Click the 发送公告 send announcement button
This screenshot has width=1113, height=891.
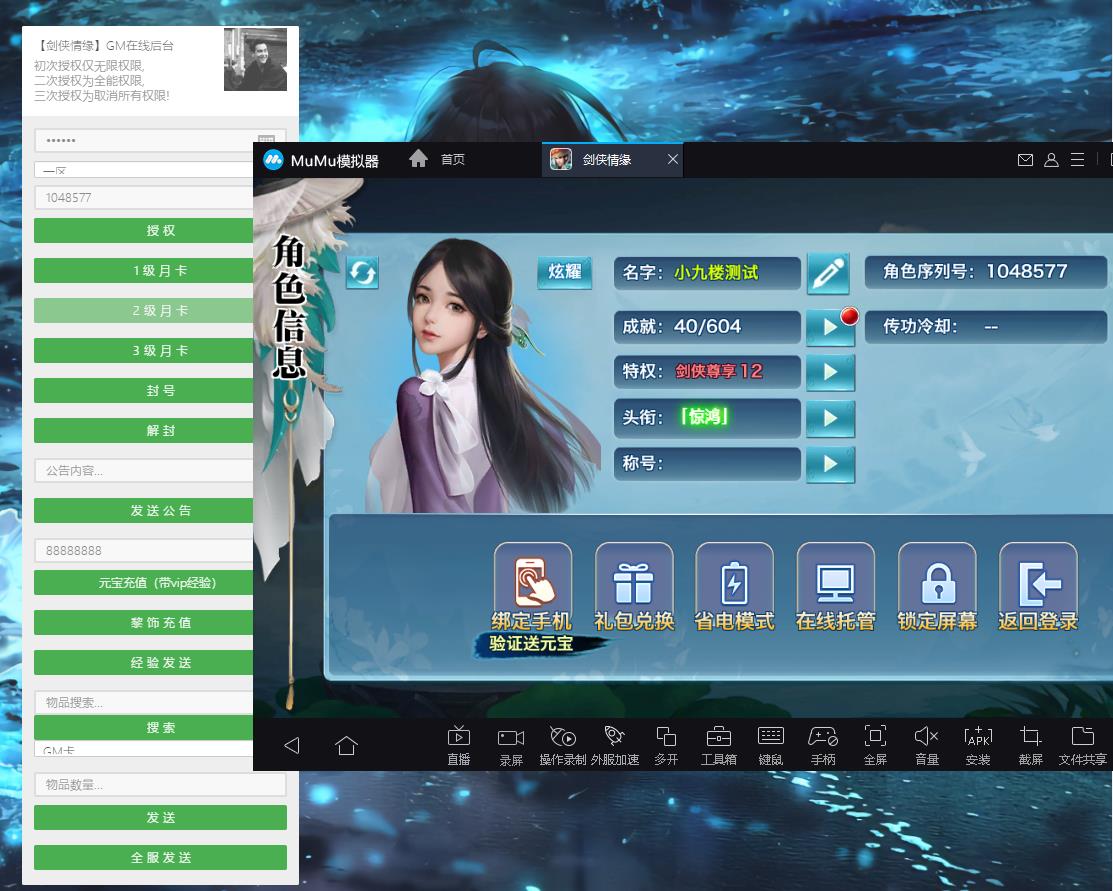point(144,510)
